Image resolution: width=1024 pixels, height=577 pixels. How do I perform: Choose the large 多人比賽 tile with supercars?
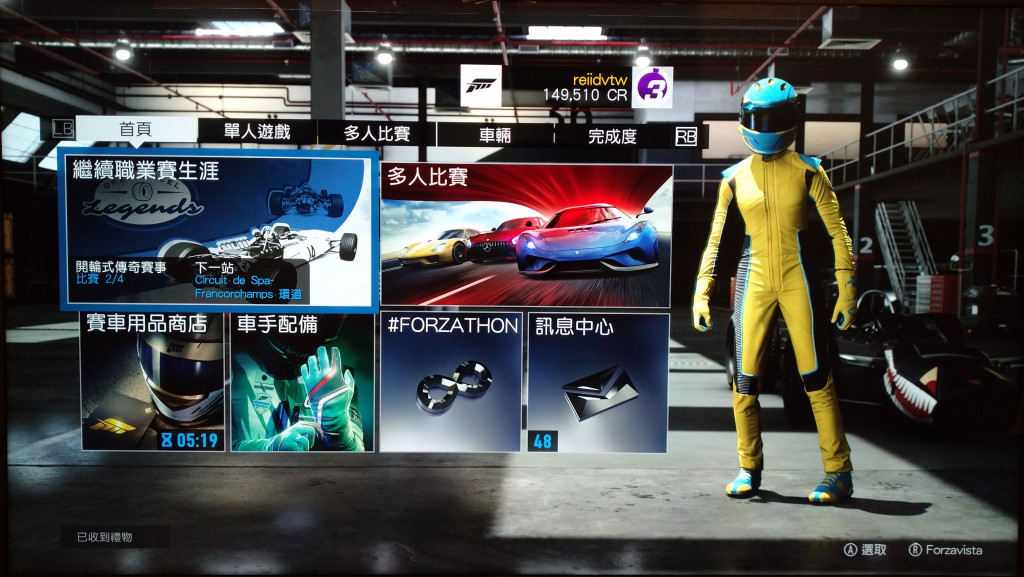(x=526, y=236)
